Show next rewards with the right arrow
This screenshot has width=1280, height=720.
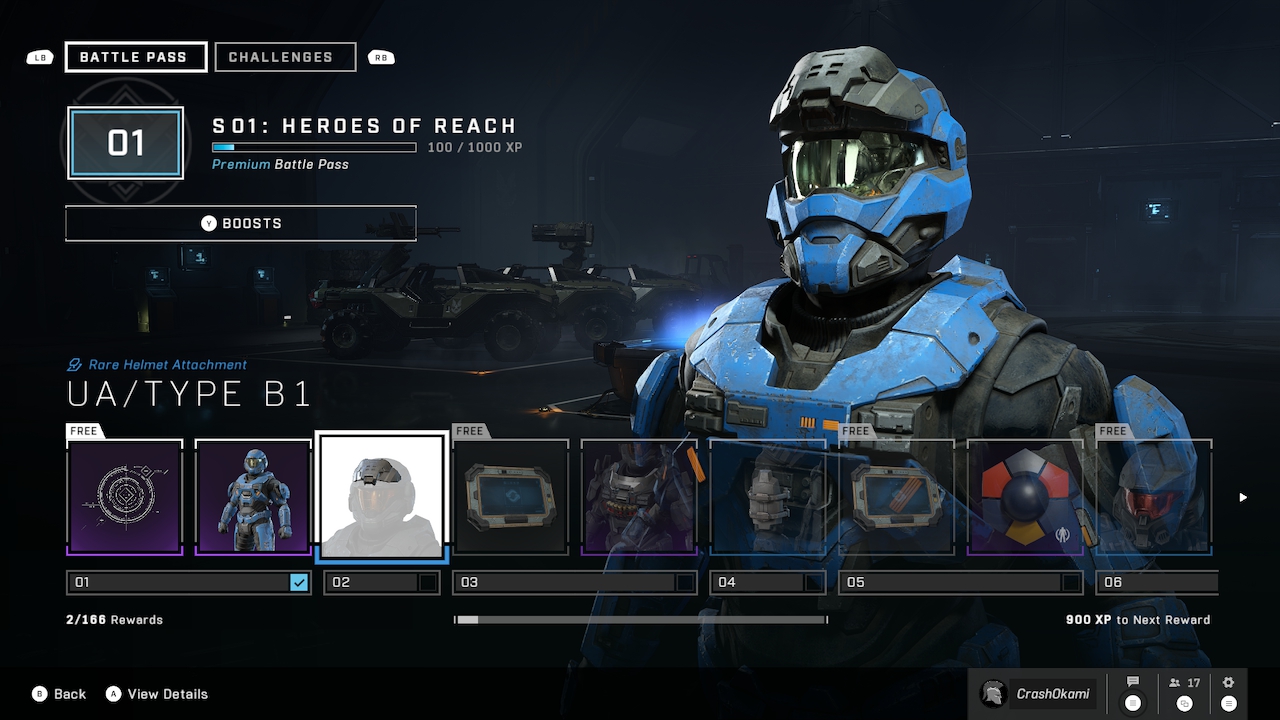(1243, 497)
